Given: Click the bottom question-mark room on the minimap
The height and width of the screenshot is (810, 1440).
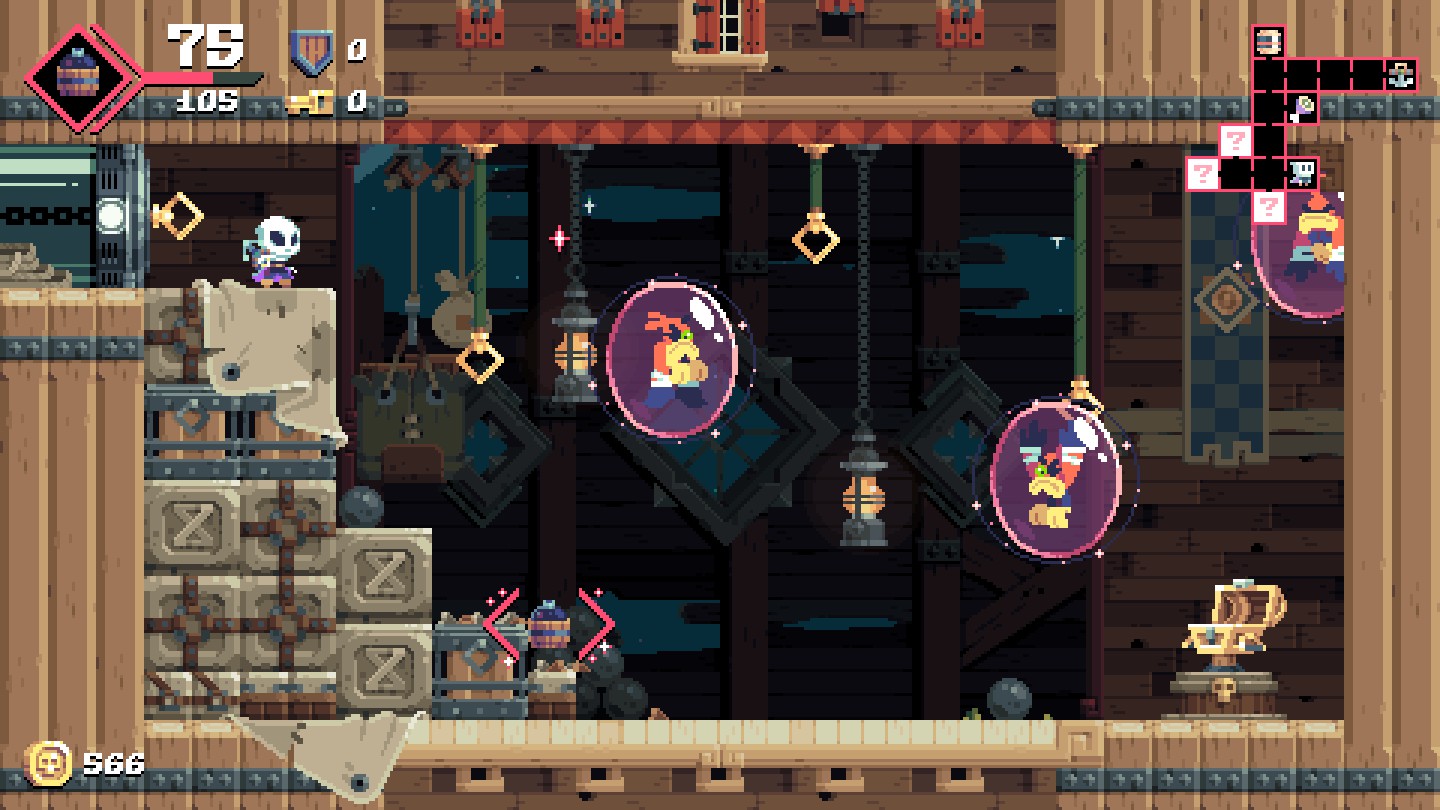Looking at the screenshot, I should 1268,206.
